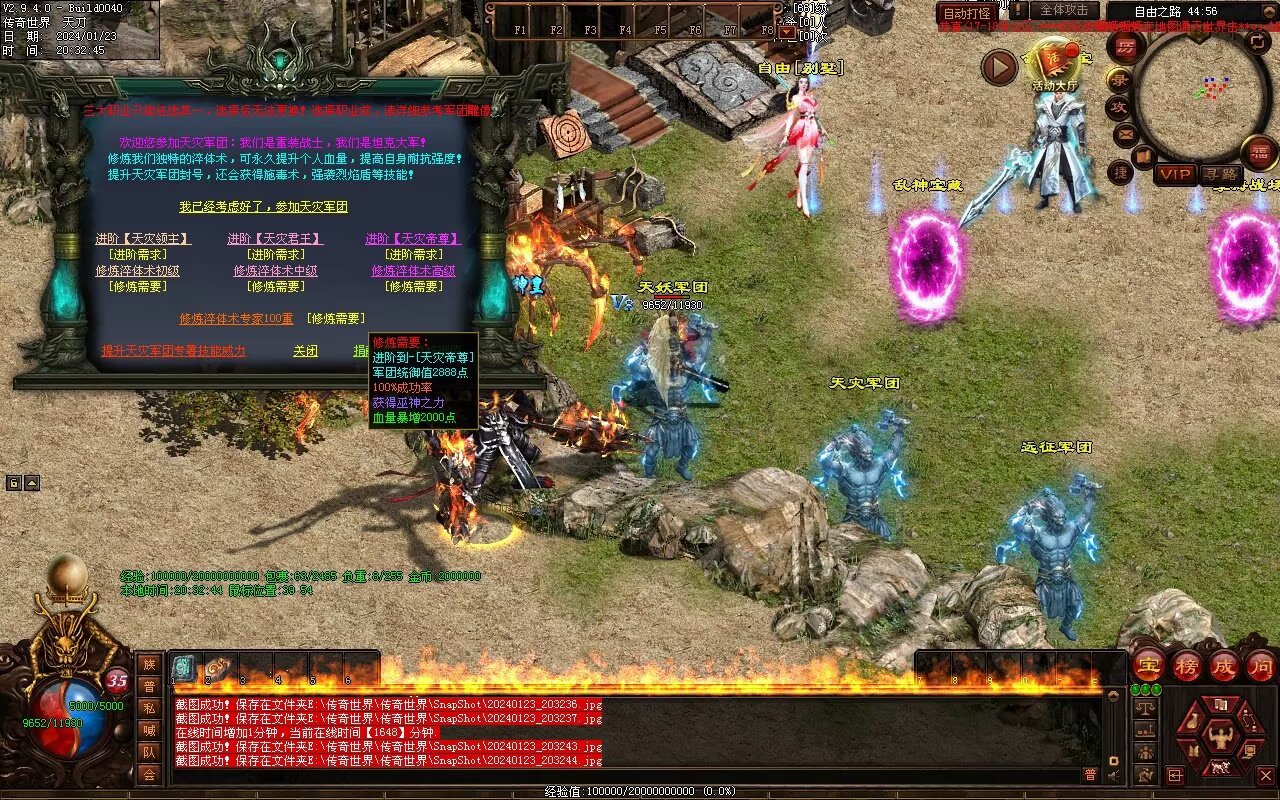Click the 我已经考虑好了，参加天灾军团 link
This screenshot has height=800, width=1280.
(x=263, y=207)
